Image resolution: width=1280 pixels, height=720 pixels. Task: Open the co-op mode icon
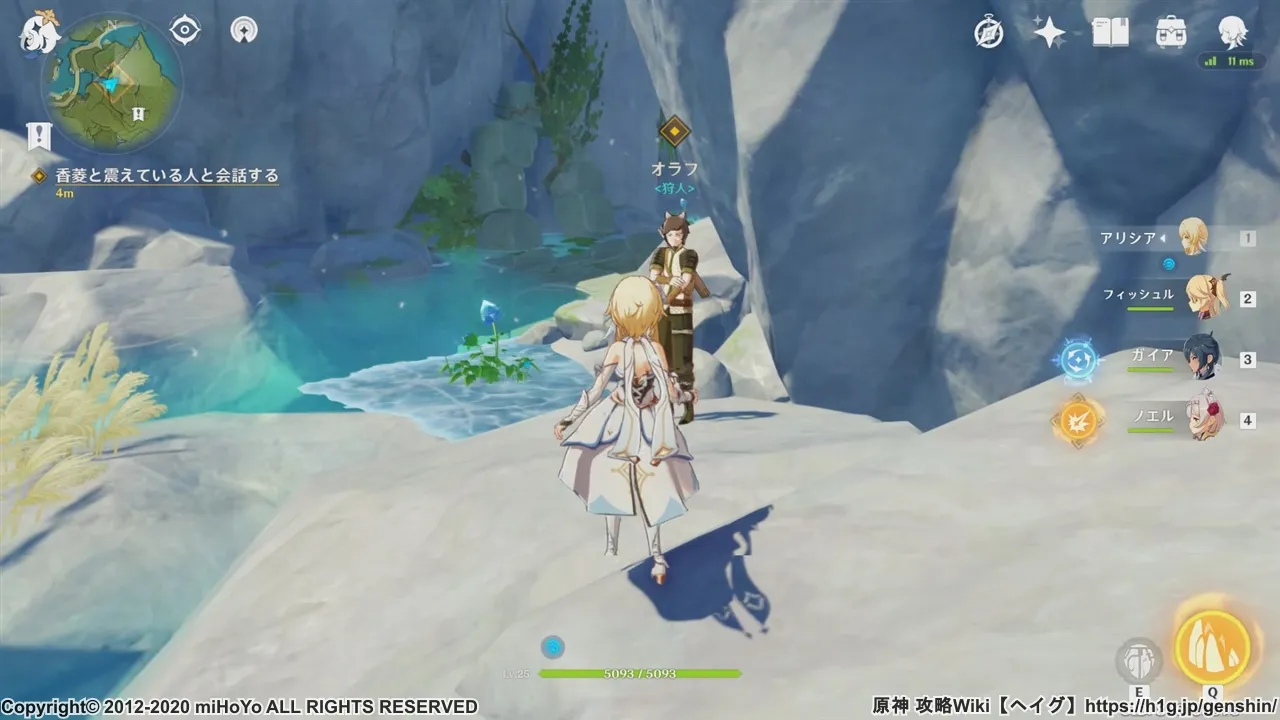pos(243,30)
